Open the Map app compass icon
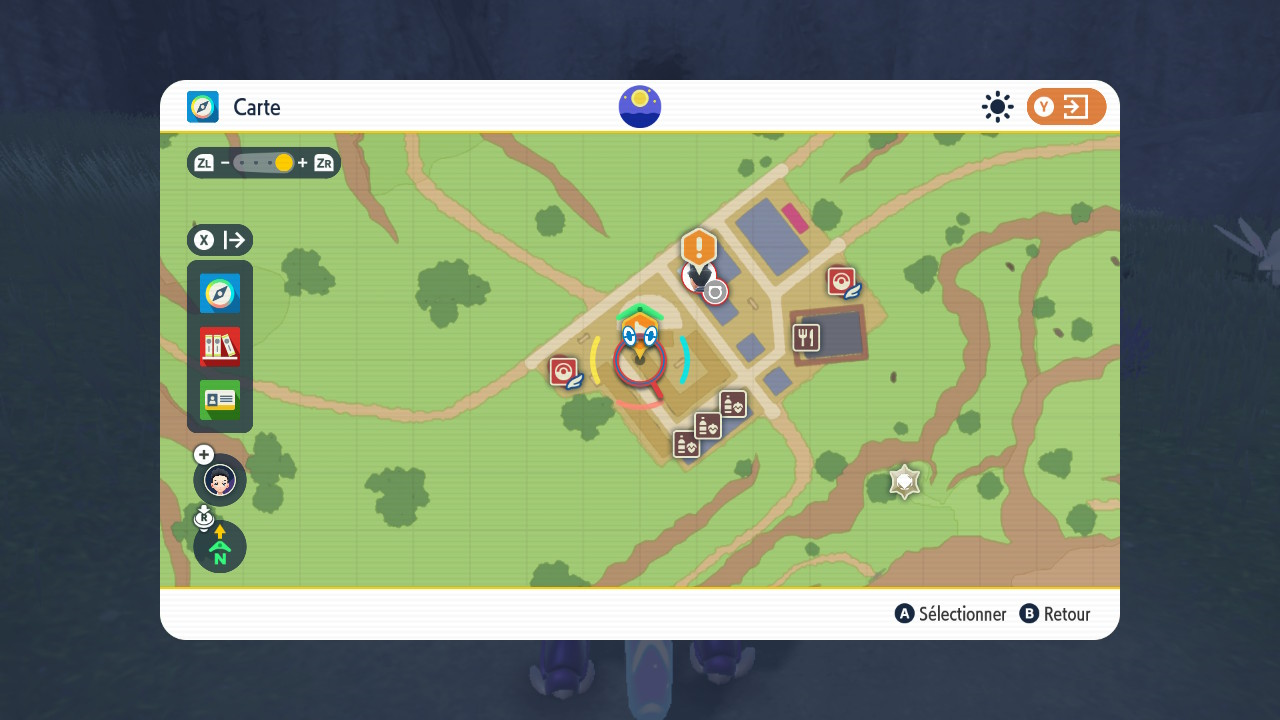1280x720 pixels. point(220,294)
